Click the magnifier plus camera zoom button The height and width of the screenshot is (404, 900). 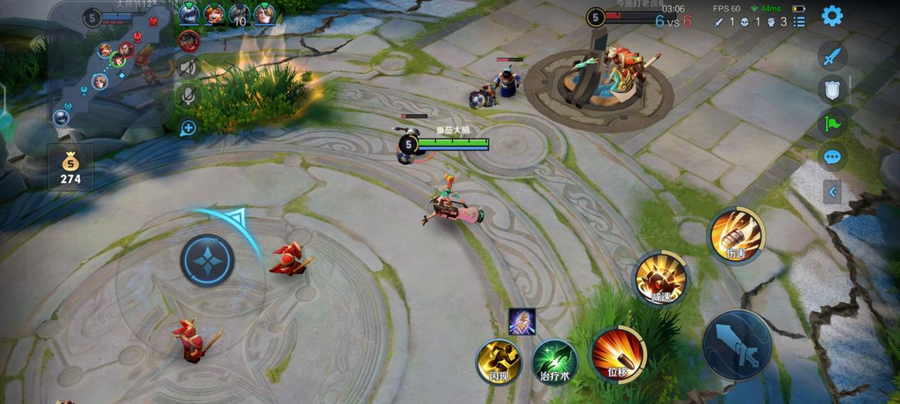188,127
